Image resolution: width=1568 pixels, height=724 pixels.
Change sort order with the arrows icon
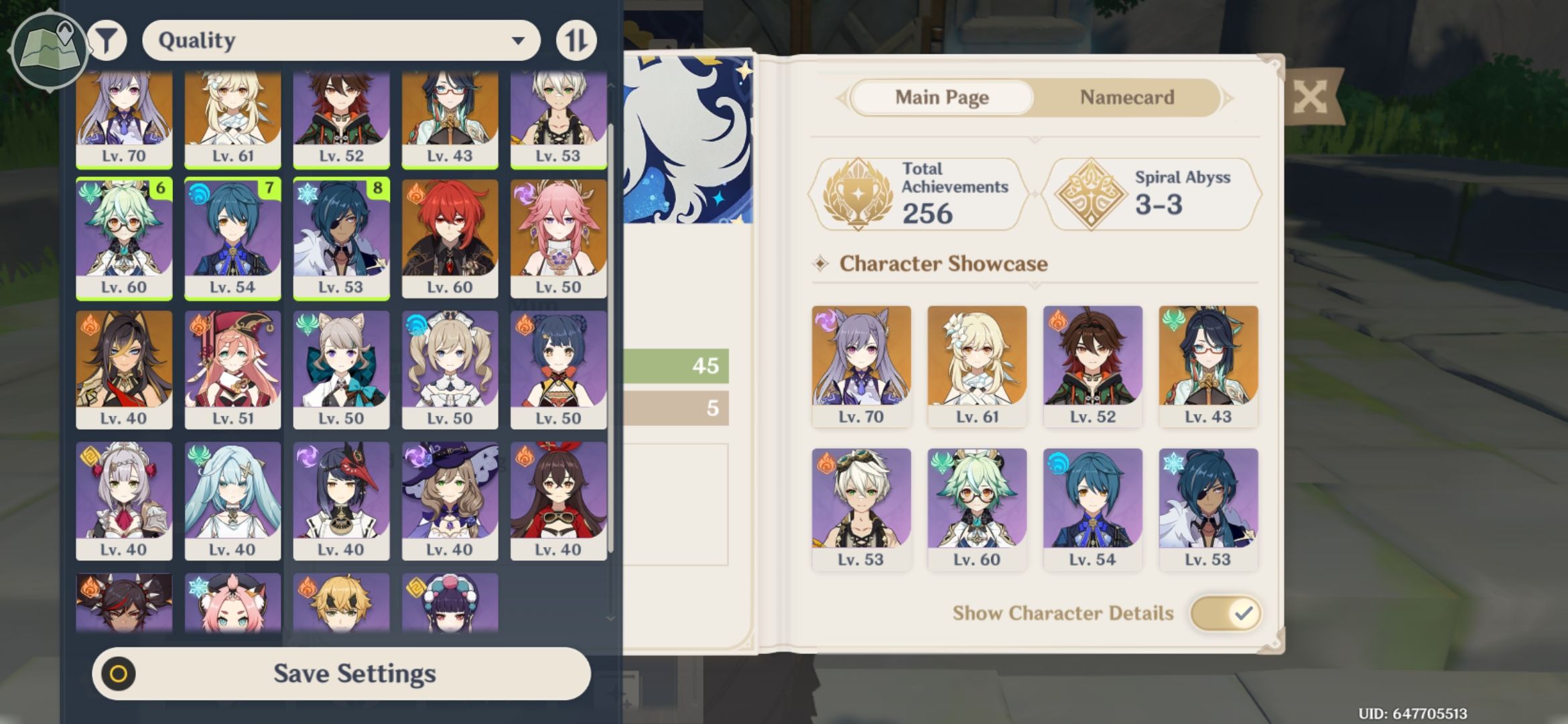click(576, 40)
